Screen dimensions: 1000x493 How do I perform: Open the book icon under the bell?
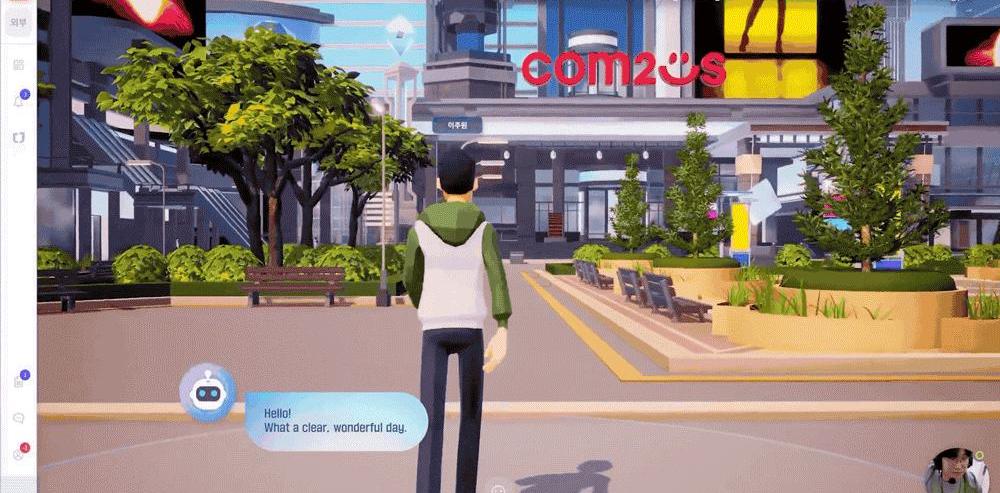click(18, 137)
